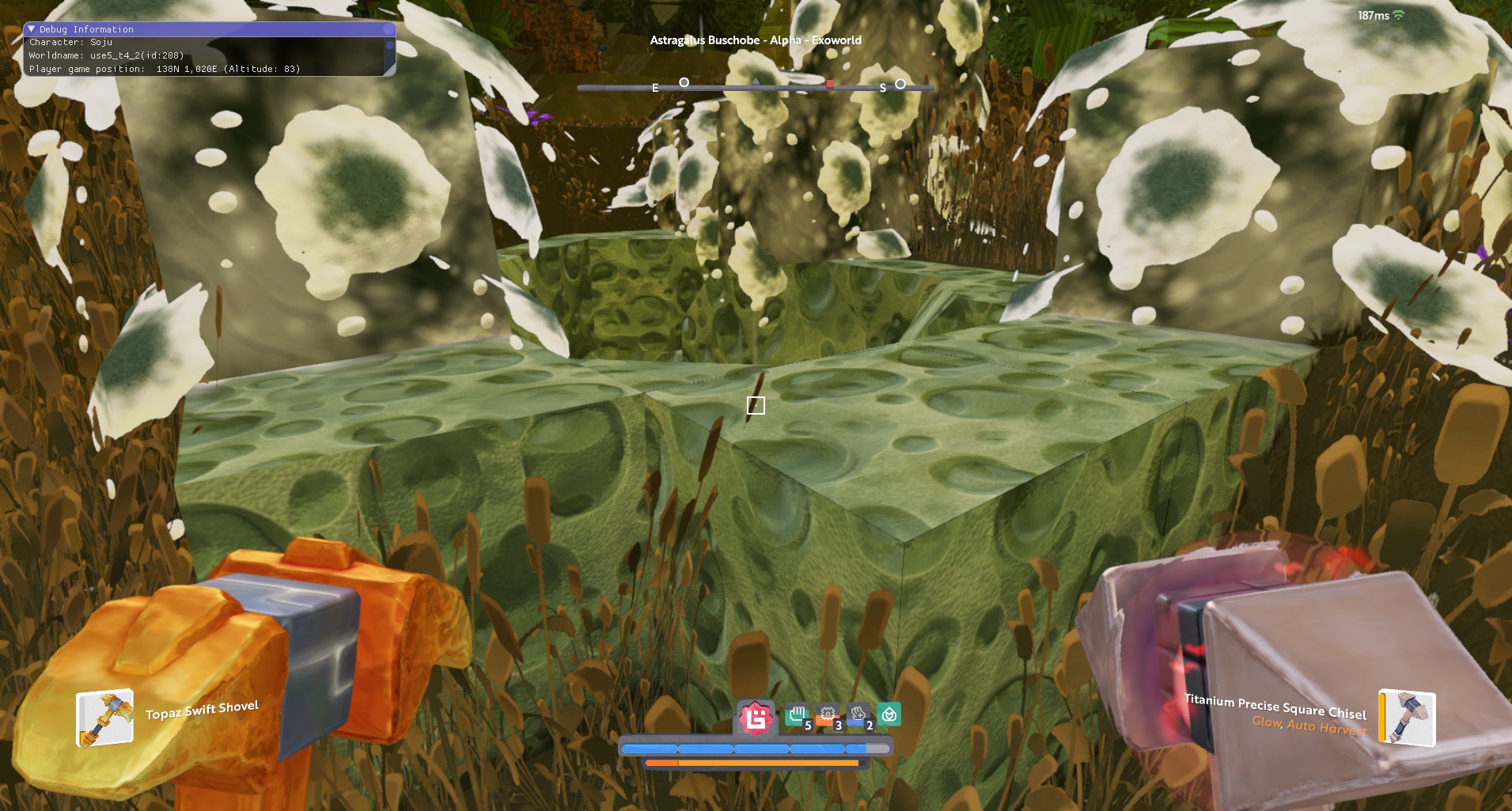Click the green hand buff icon

coord(797,716)
